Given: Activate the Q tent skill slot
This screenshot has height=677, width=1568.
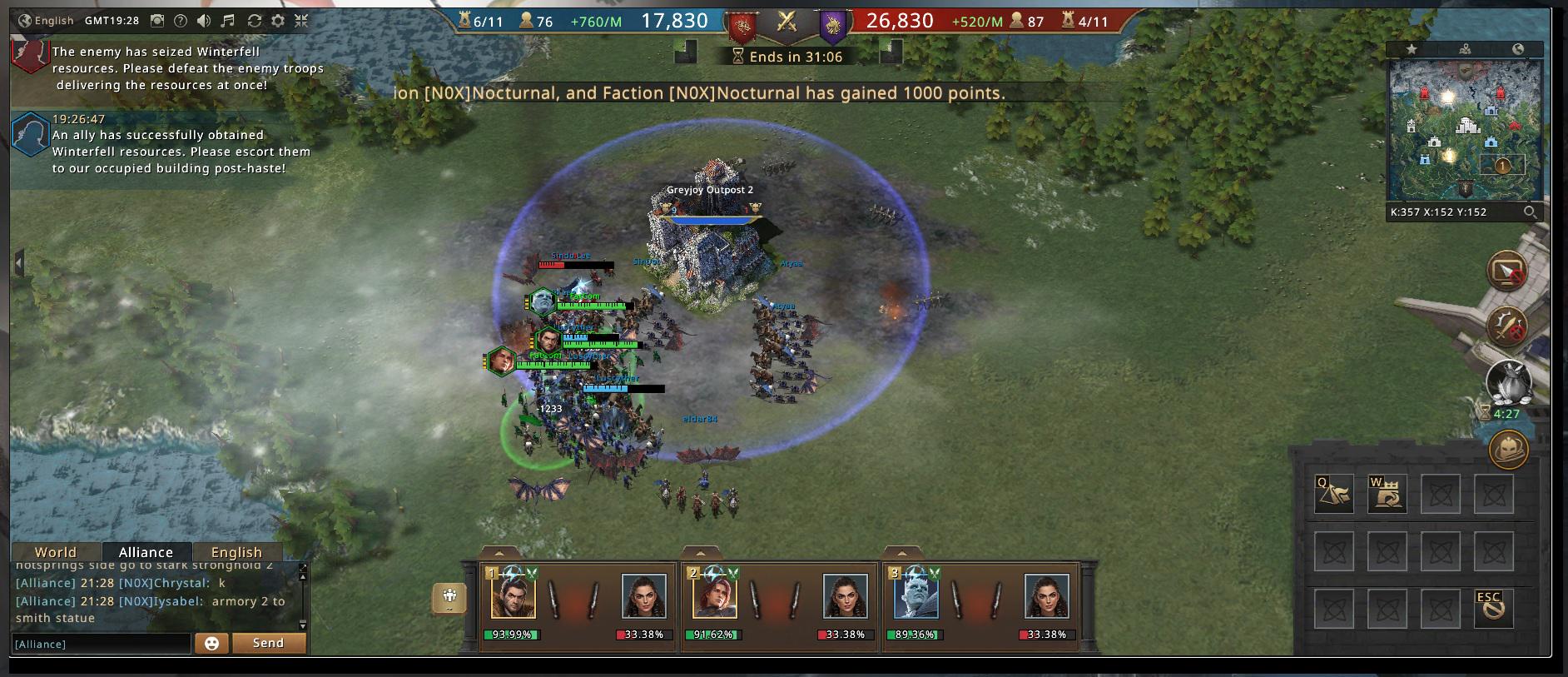Looking at the screenshot, I should (x=1333, y=494).
